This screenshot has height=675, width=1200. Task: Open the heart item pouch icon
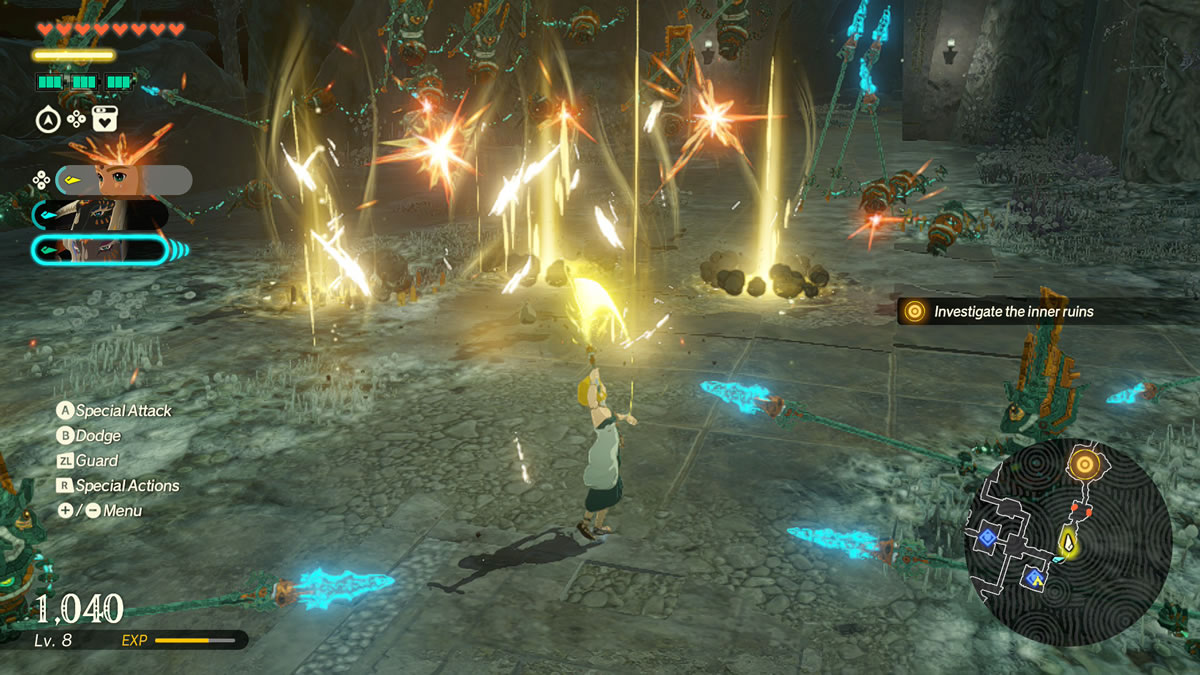pos(105,120)
